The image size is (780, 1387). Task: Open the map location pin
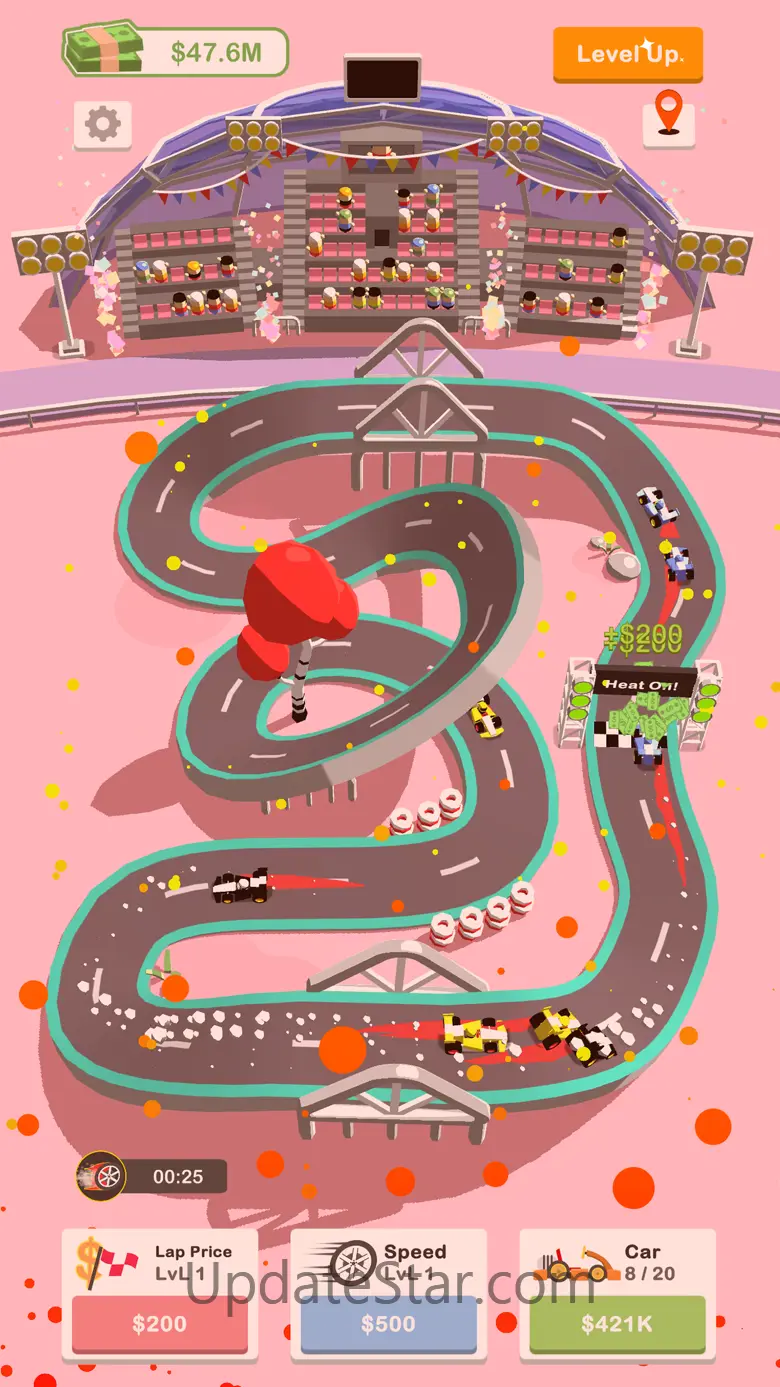pos(668,116)
